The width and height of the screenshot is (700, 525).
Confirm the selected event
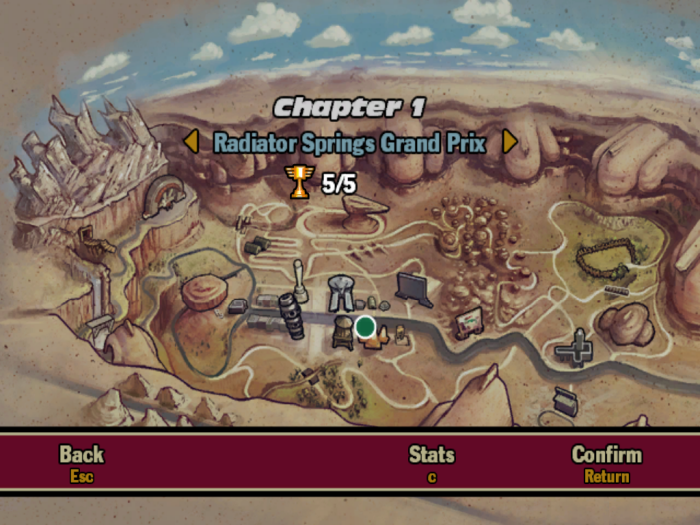606,463
